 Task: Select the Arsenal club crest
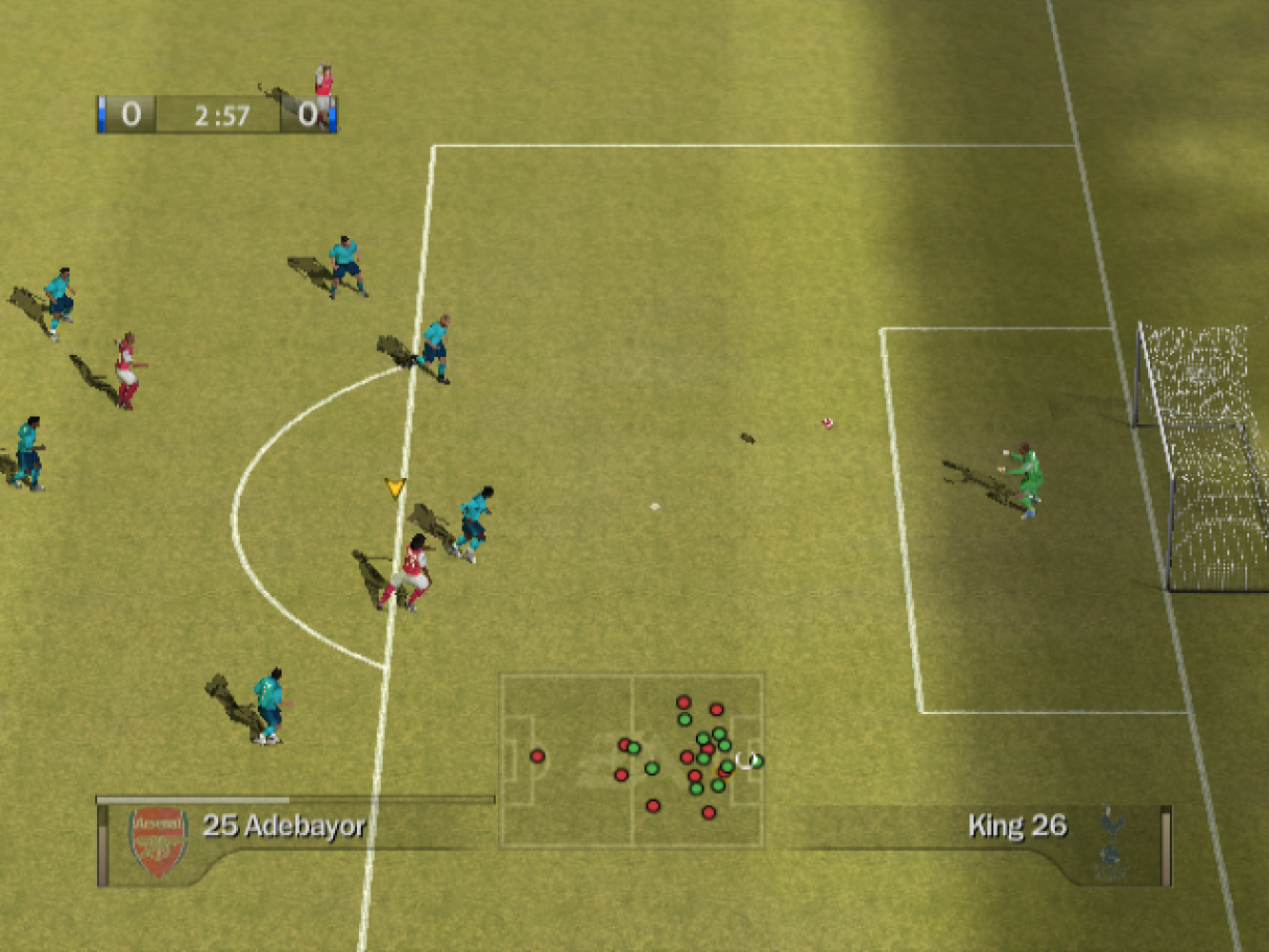(157, 841)
